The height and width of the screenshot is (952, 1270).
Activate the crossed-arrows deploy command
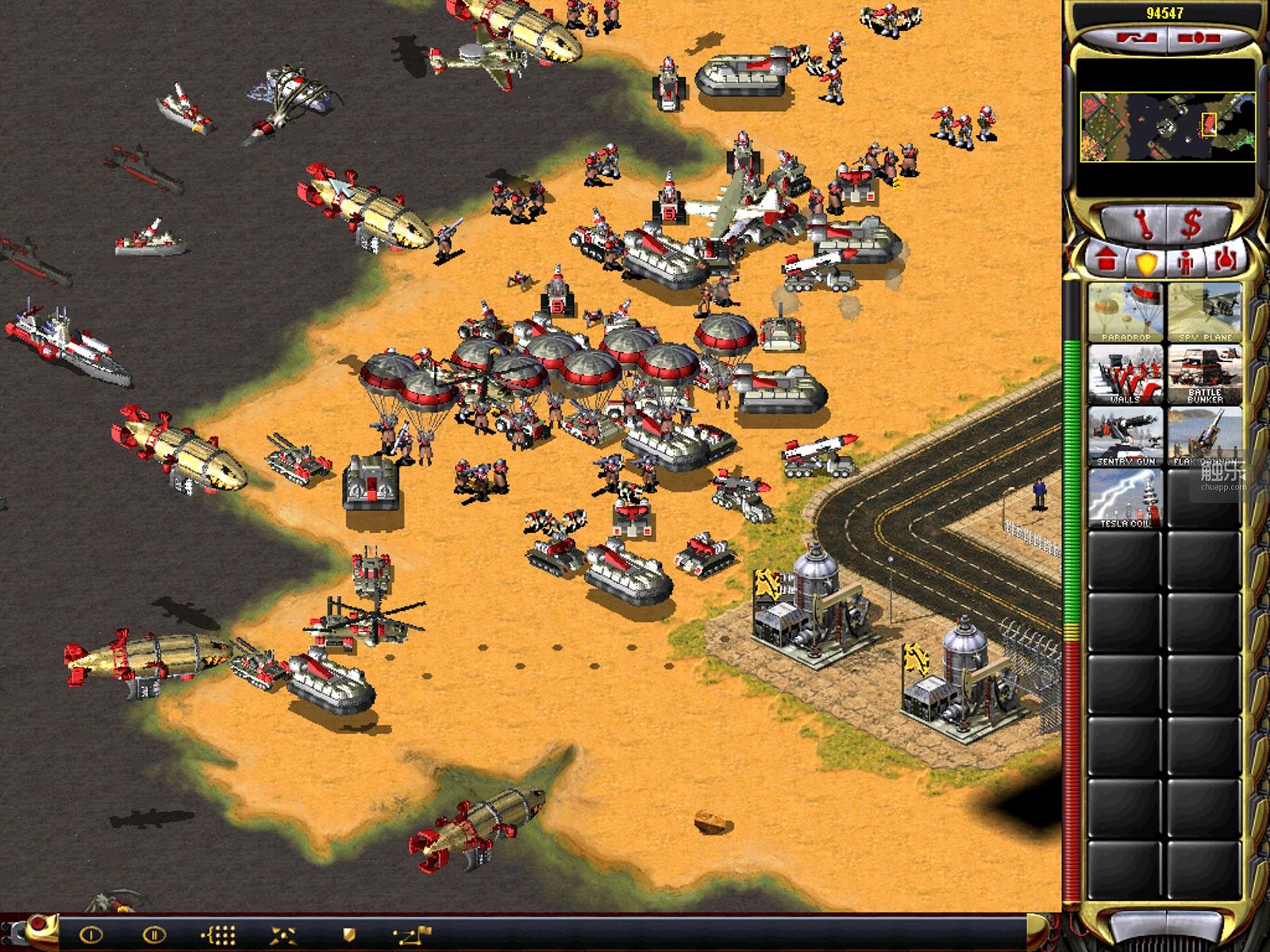click(283, 935)
